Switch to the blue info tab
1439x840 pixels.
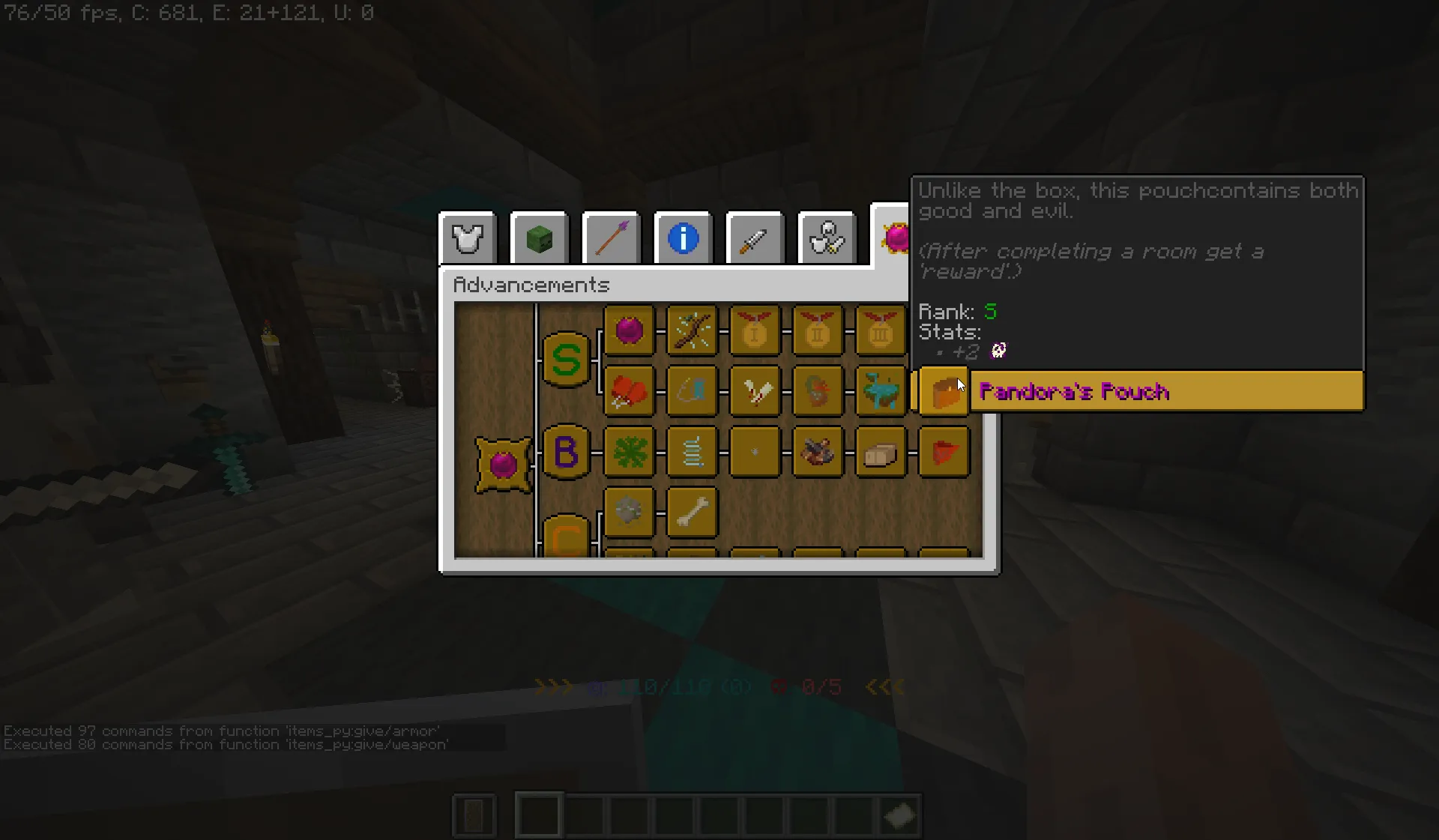tap(683, 238)
